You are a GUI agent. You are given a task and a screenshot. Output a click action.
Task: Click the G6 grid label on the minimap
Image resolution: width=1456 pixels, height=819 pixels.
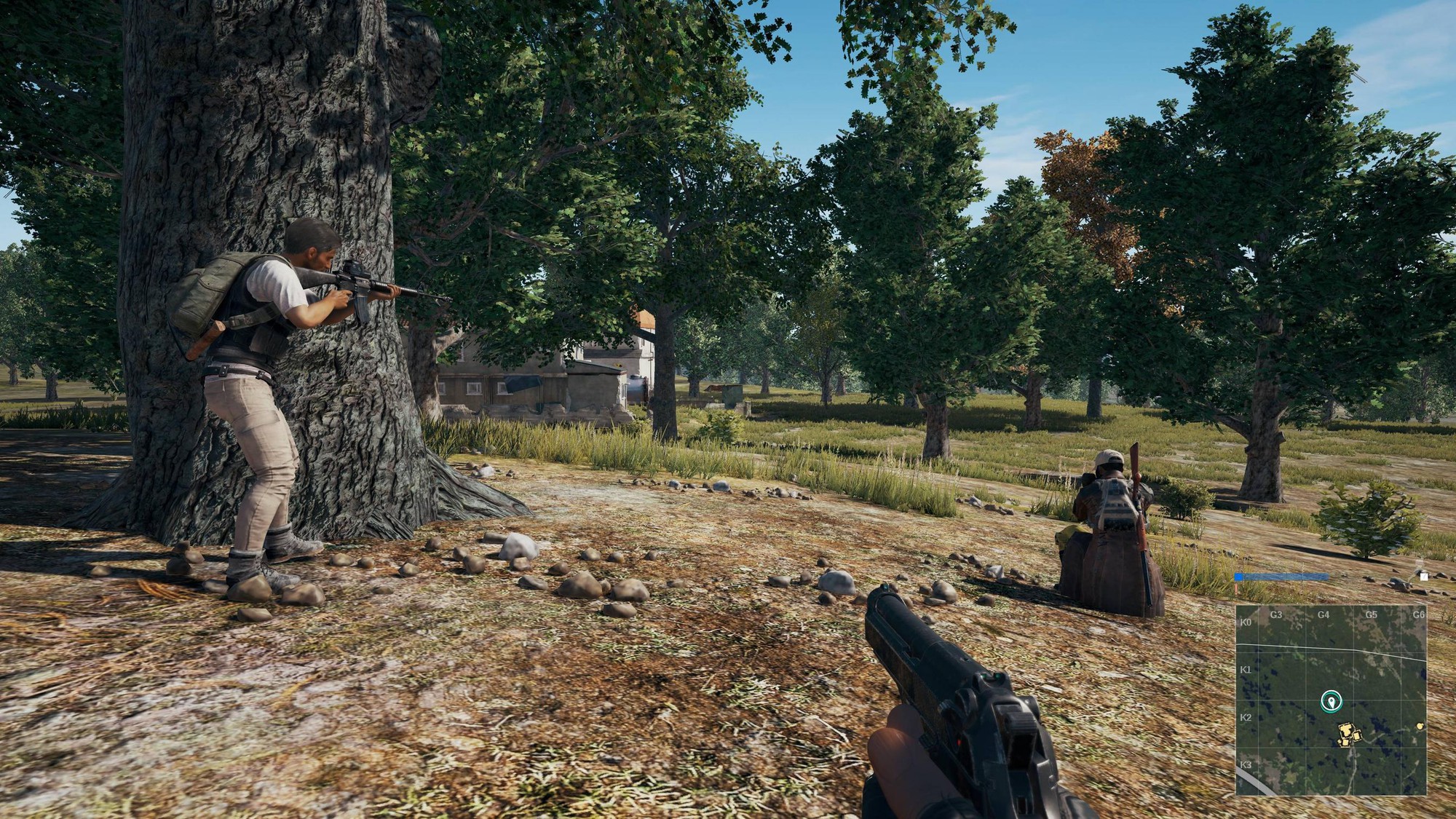pos(1418,614)
